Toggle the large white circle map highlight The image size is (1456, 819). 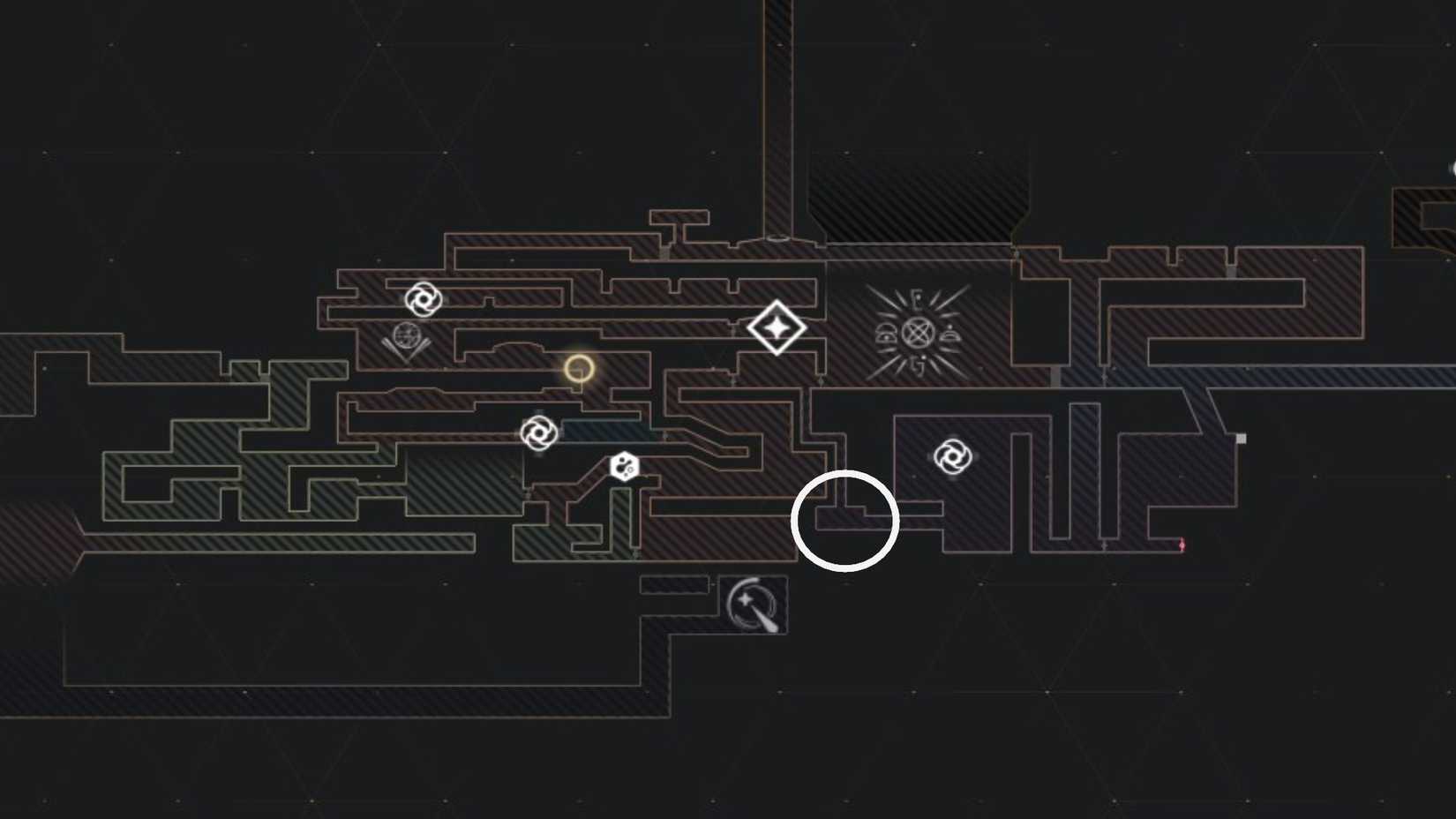click(844, 521)
